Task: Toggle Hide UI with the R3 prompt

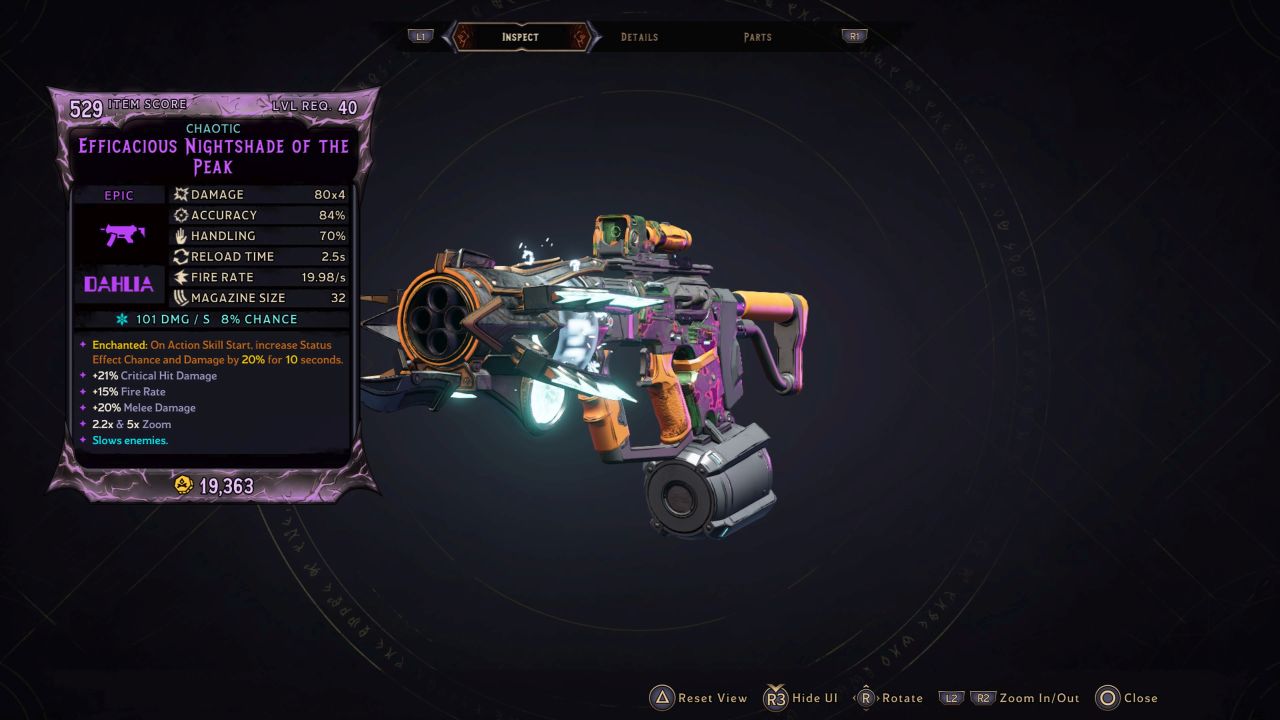Action: pyautogui.click(x=775, y=698)
